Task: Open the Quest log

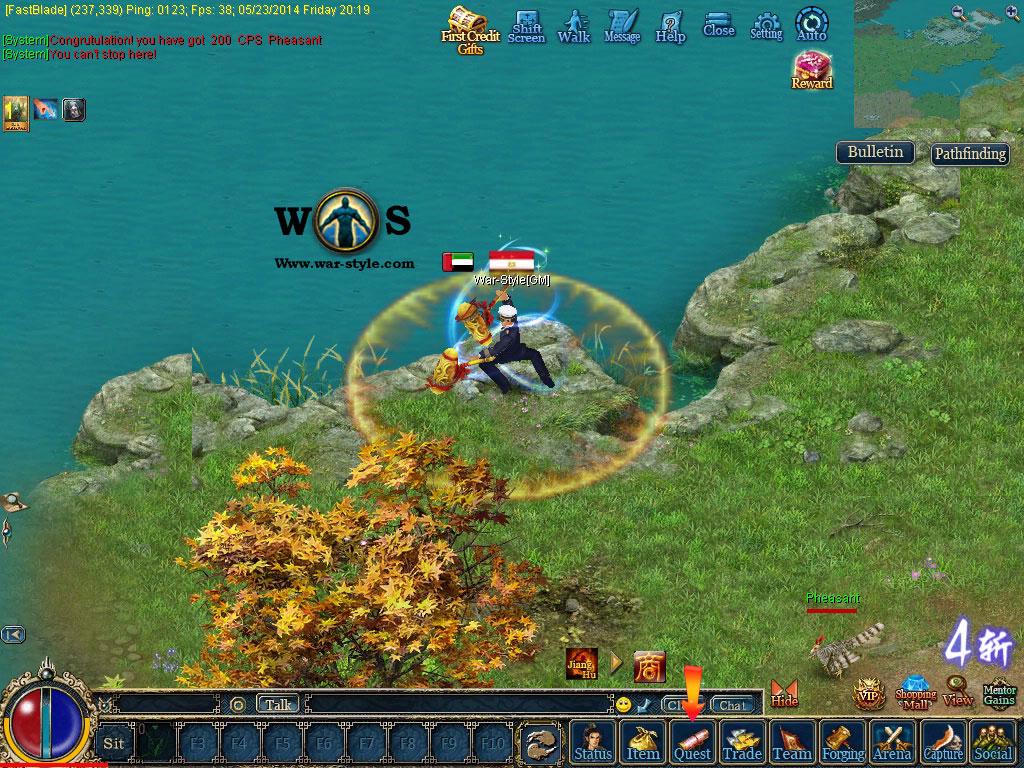Action: pyautogui.click(x=692, y=742)
